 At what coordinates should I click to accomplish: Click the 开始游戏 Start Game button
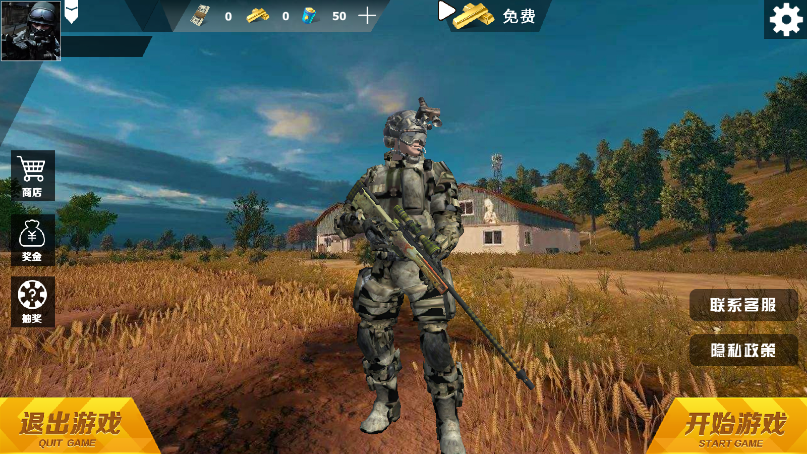coord(733,426)
